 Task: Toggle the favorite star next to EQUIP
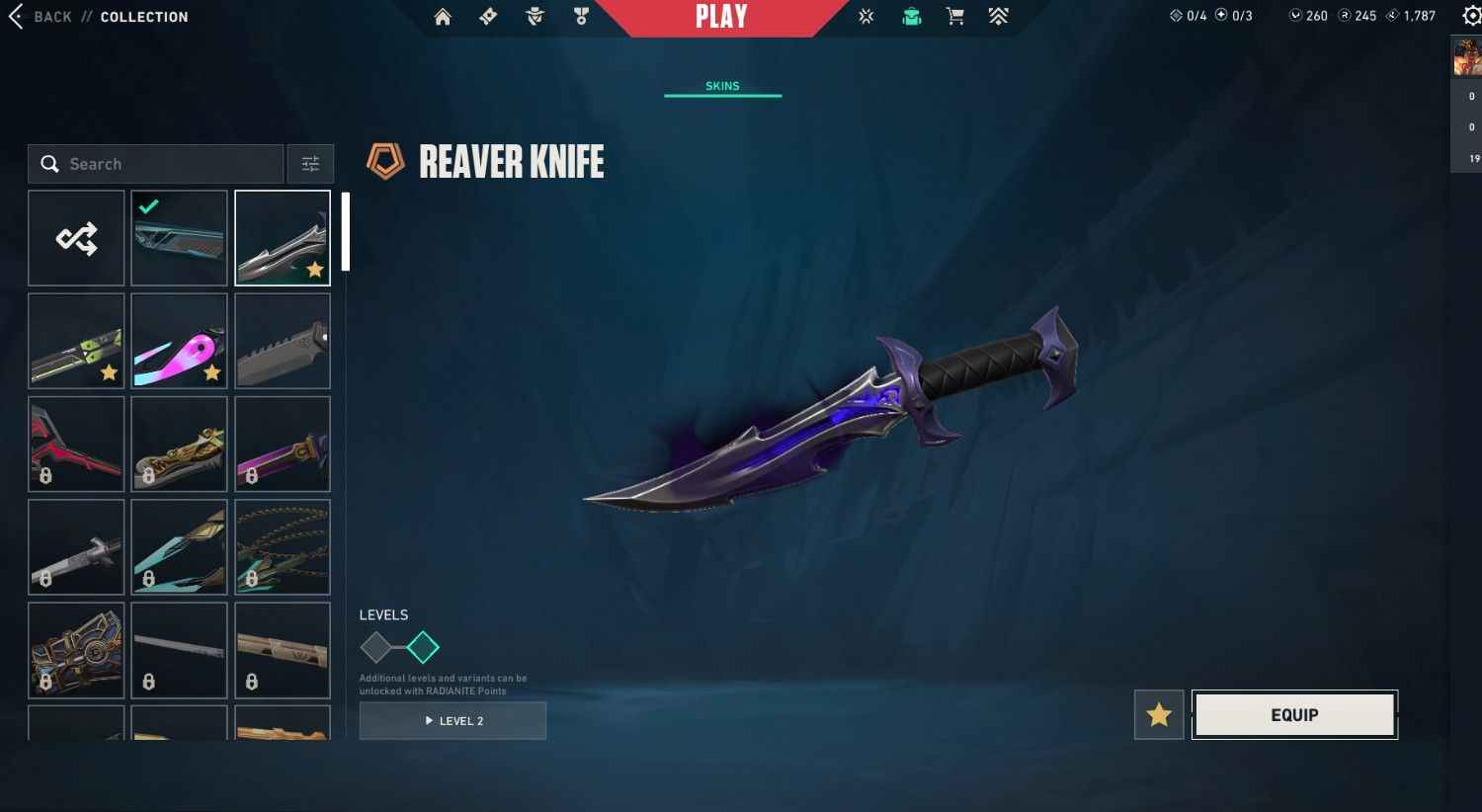click(1158, 714)
